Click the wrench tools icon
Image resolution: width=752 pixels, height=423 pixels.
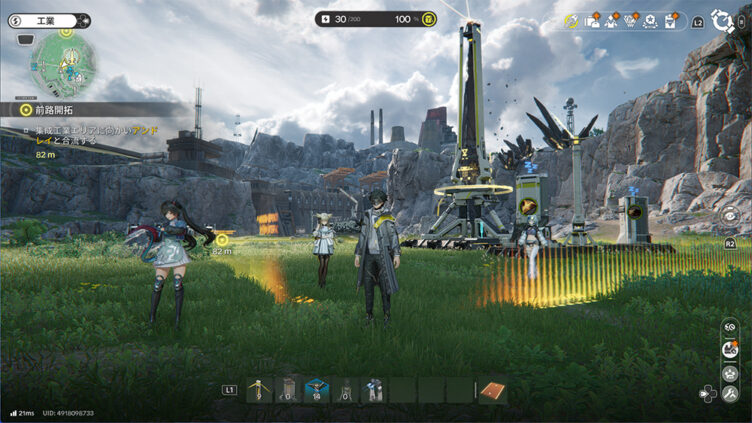point(731,393)
